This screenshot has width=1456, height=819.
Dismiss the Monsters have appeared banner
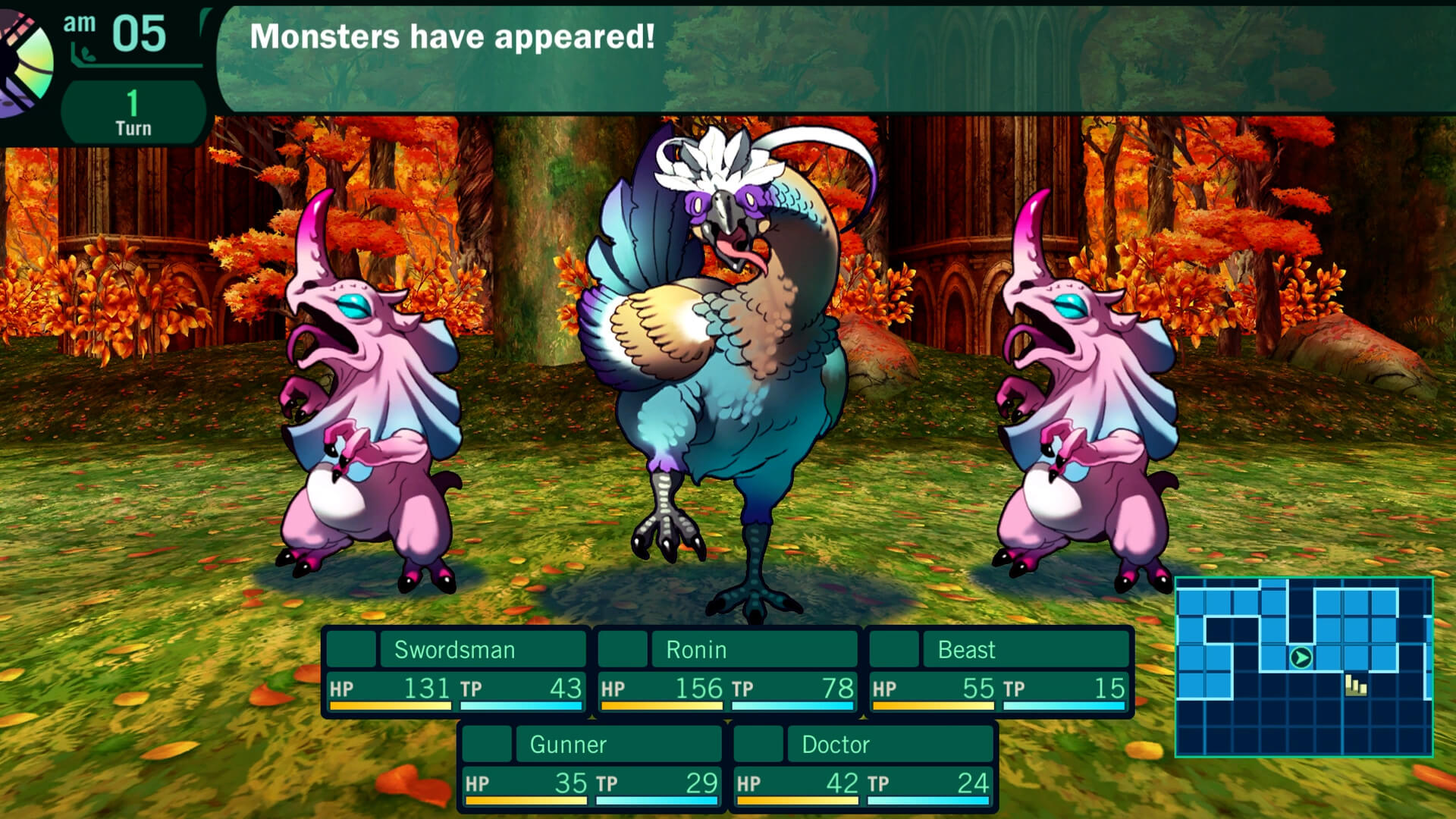click(x=455, y=34)
